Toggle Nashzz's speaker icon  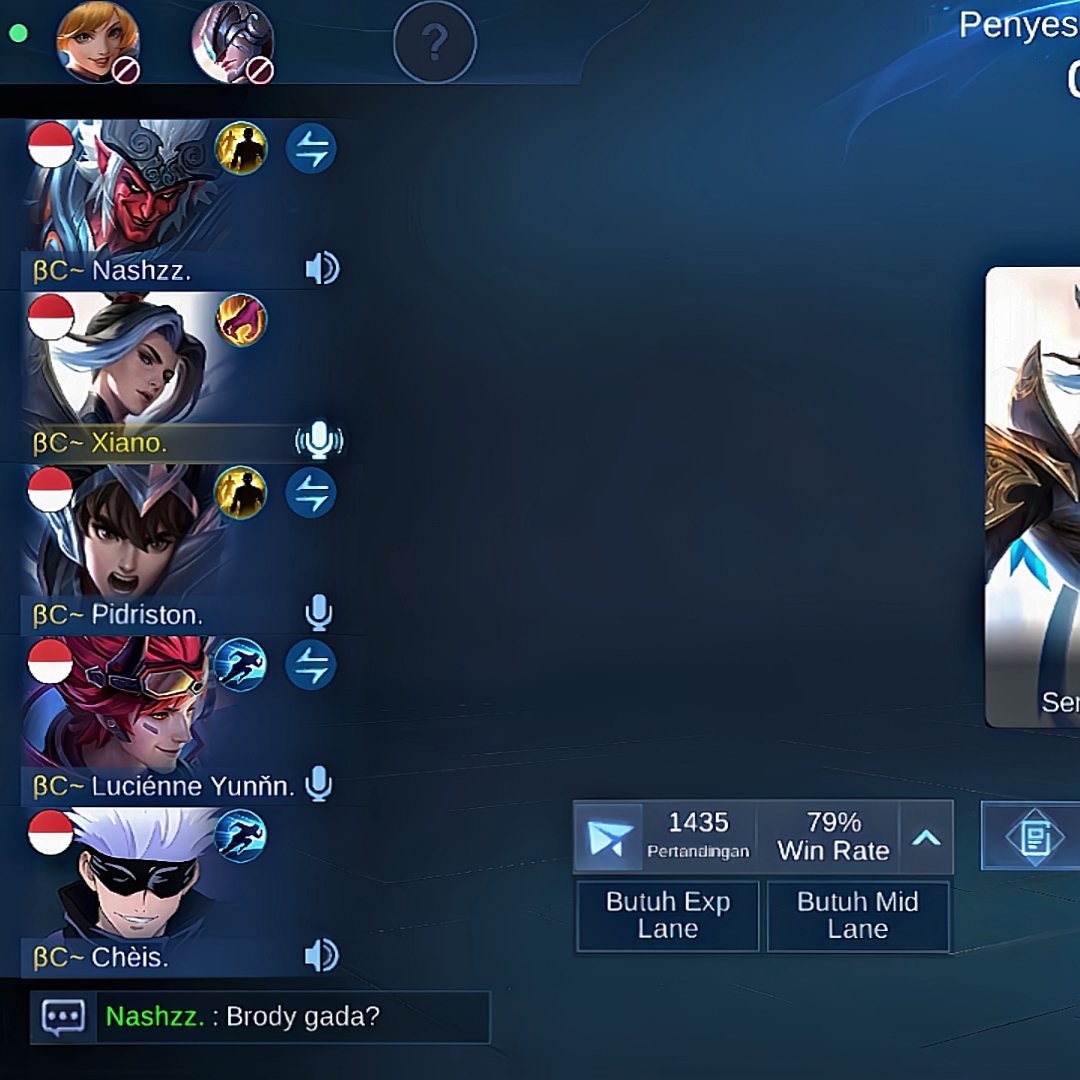tap(322, 268)
